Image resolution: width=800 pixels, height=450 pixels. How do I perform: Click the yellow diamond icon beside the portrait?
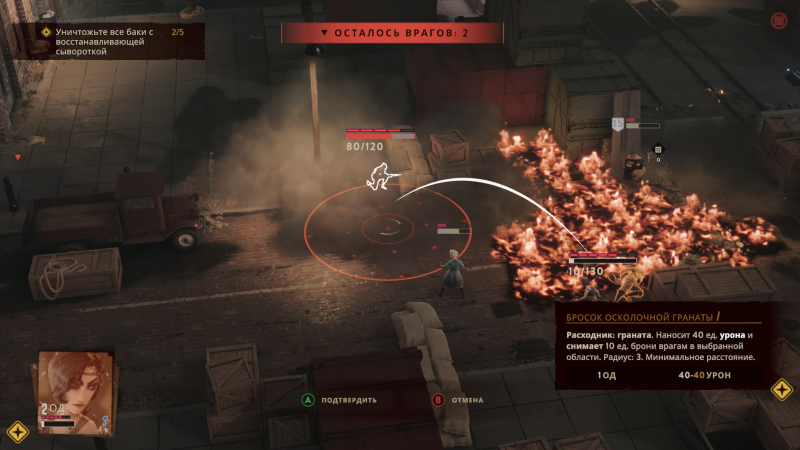(17, 432)
